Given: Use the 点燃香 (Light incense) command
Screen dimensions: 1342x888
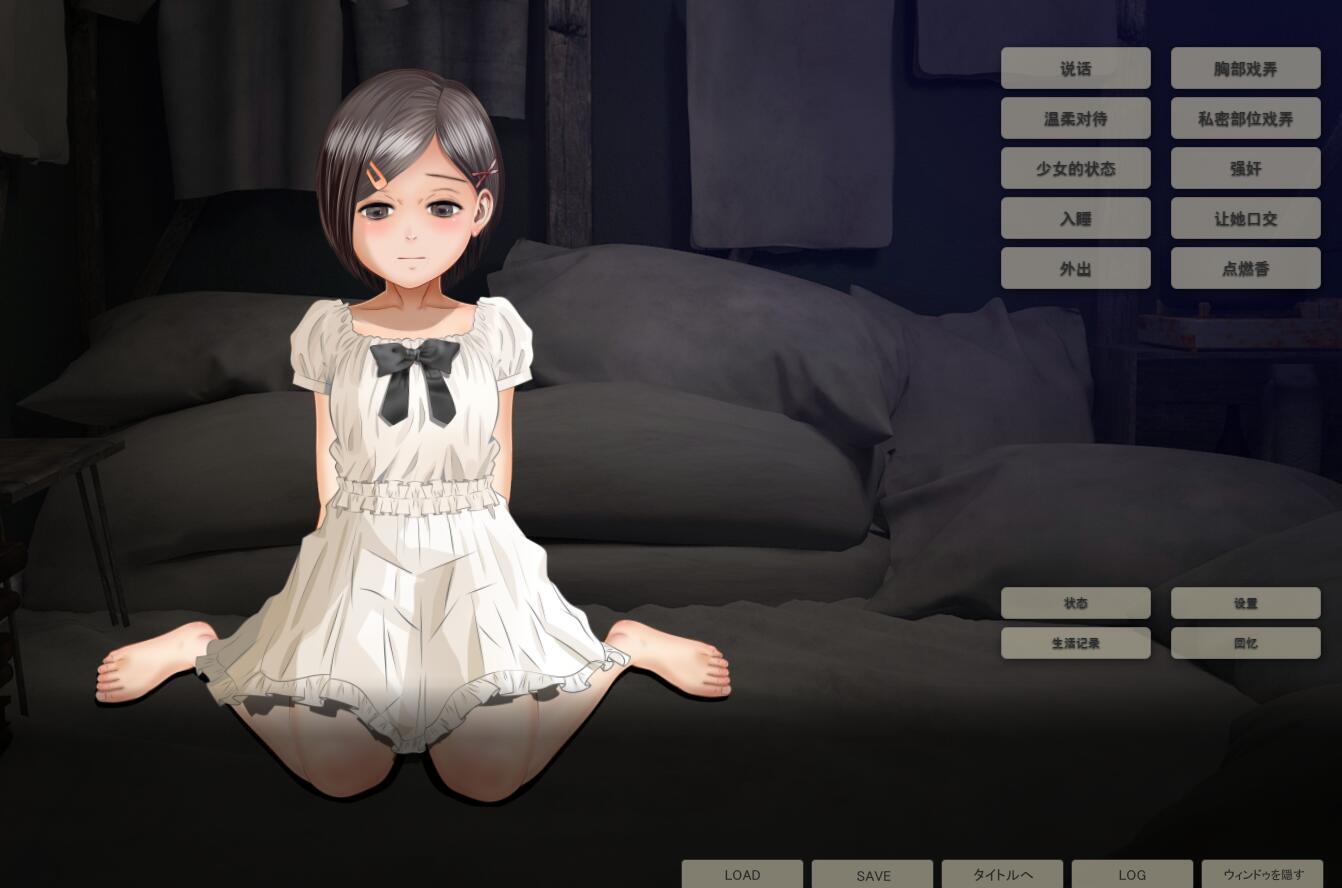Looking at the screenshot, I should [1246, 268].
